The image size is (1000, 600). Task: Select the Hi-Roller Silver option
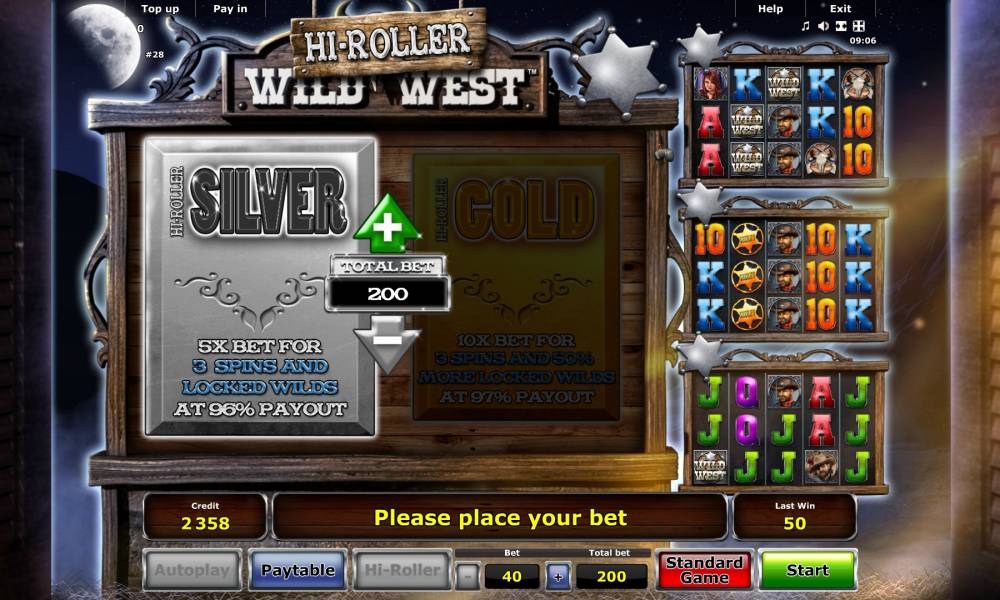click(x=260, y=287)
